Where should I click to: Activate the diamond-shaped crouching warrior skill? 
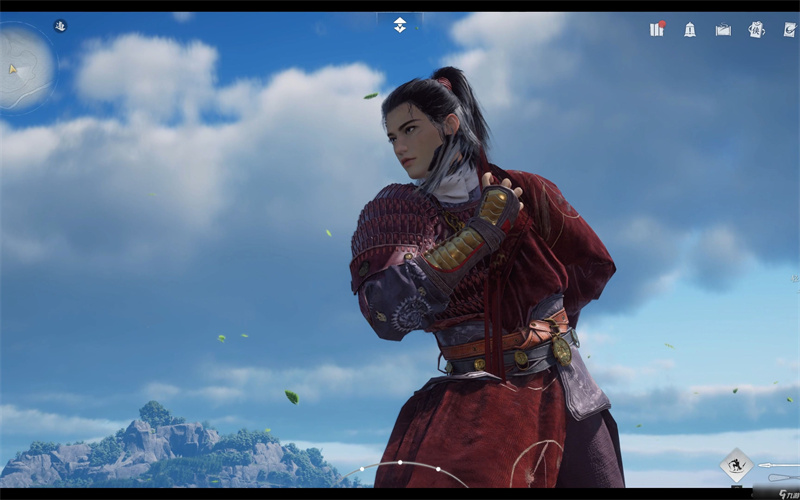tap(736, 465)
